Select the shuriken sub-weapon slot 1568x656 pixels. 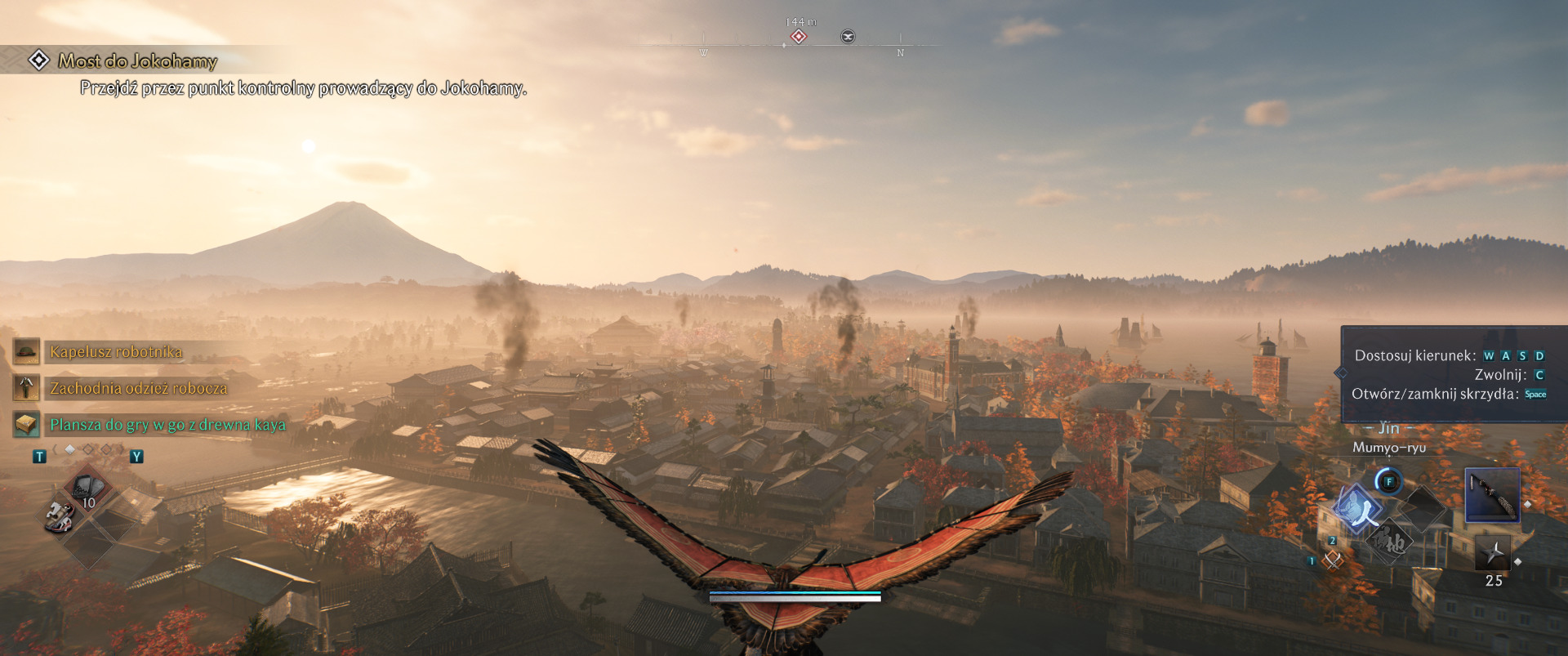1493,554
